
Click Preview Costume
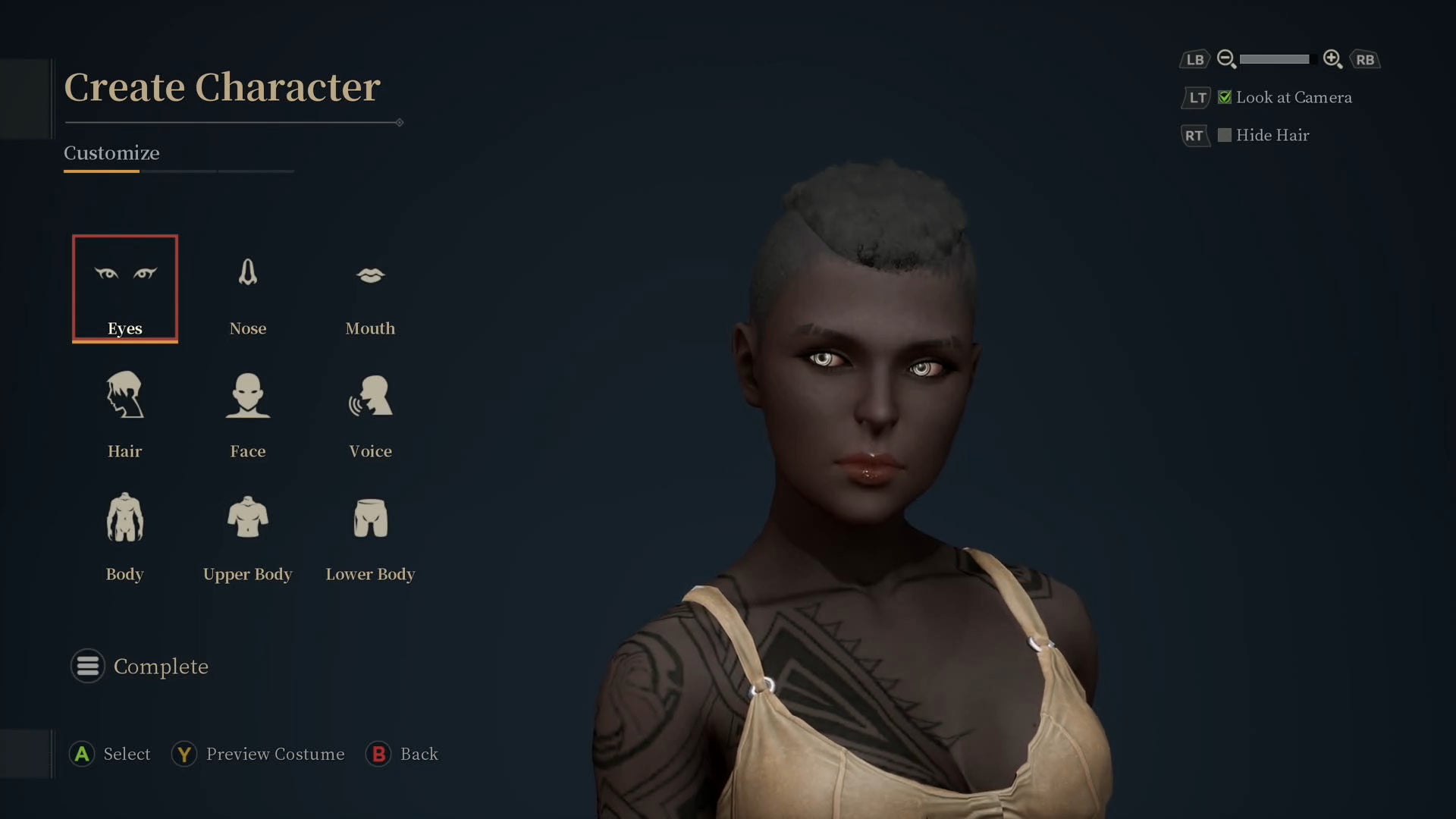click(x=258, y=754)
